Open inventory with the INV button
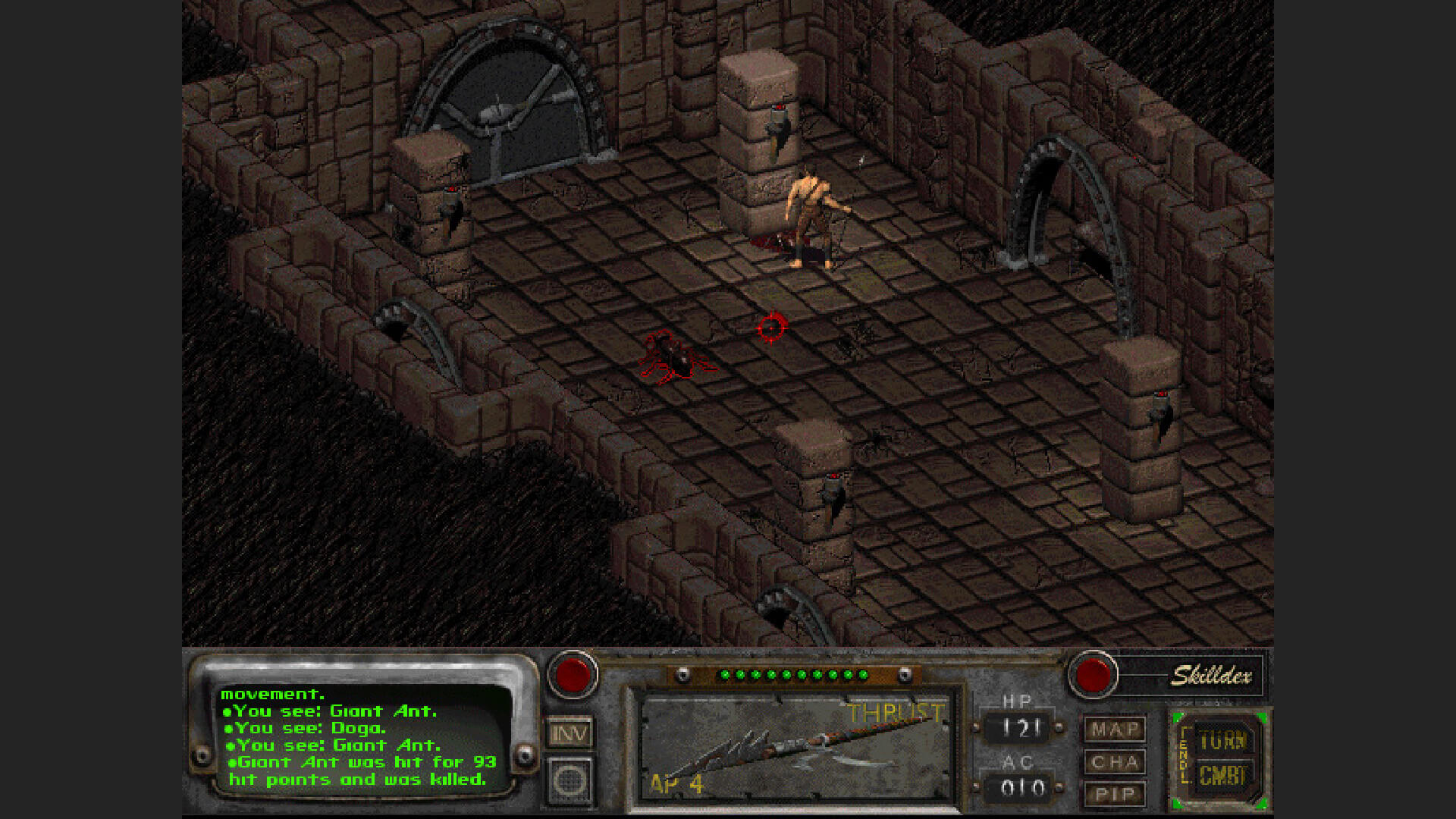The height and width of the screenshot is (819, 1456). pos(570,733)
